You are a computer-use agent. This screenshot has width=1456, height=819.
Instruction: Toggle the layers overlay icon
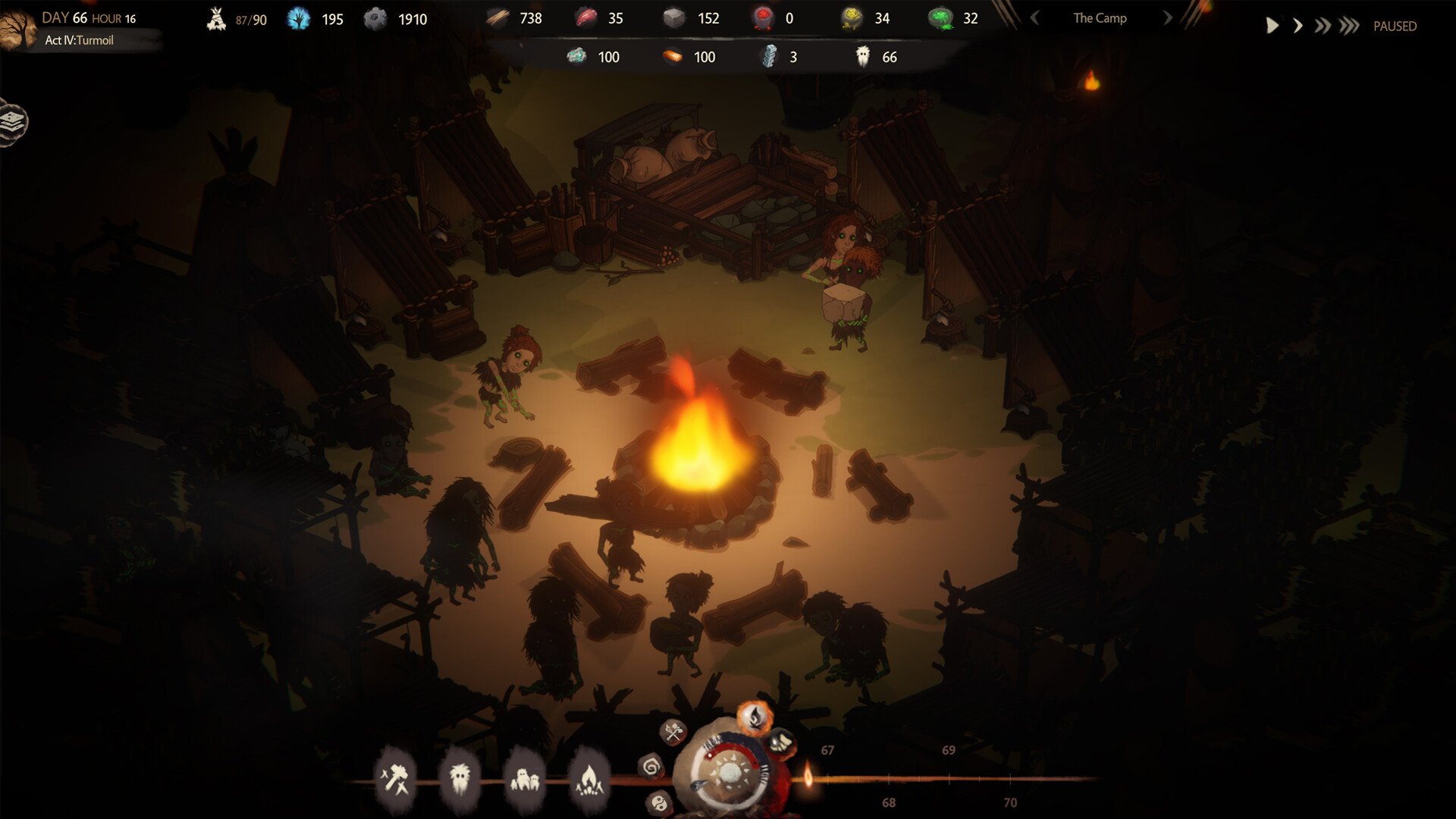tap(13, 121)
